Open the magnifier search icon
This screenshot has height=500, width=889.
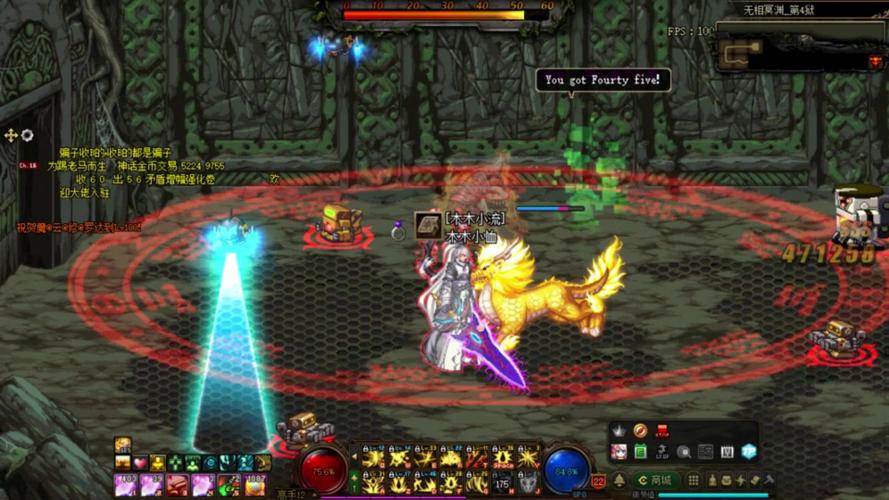click(684, 452)
